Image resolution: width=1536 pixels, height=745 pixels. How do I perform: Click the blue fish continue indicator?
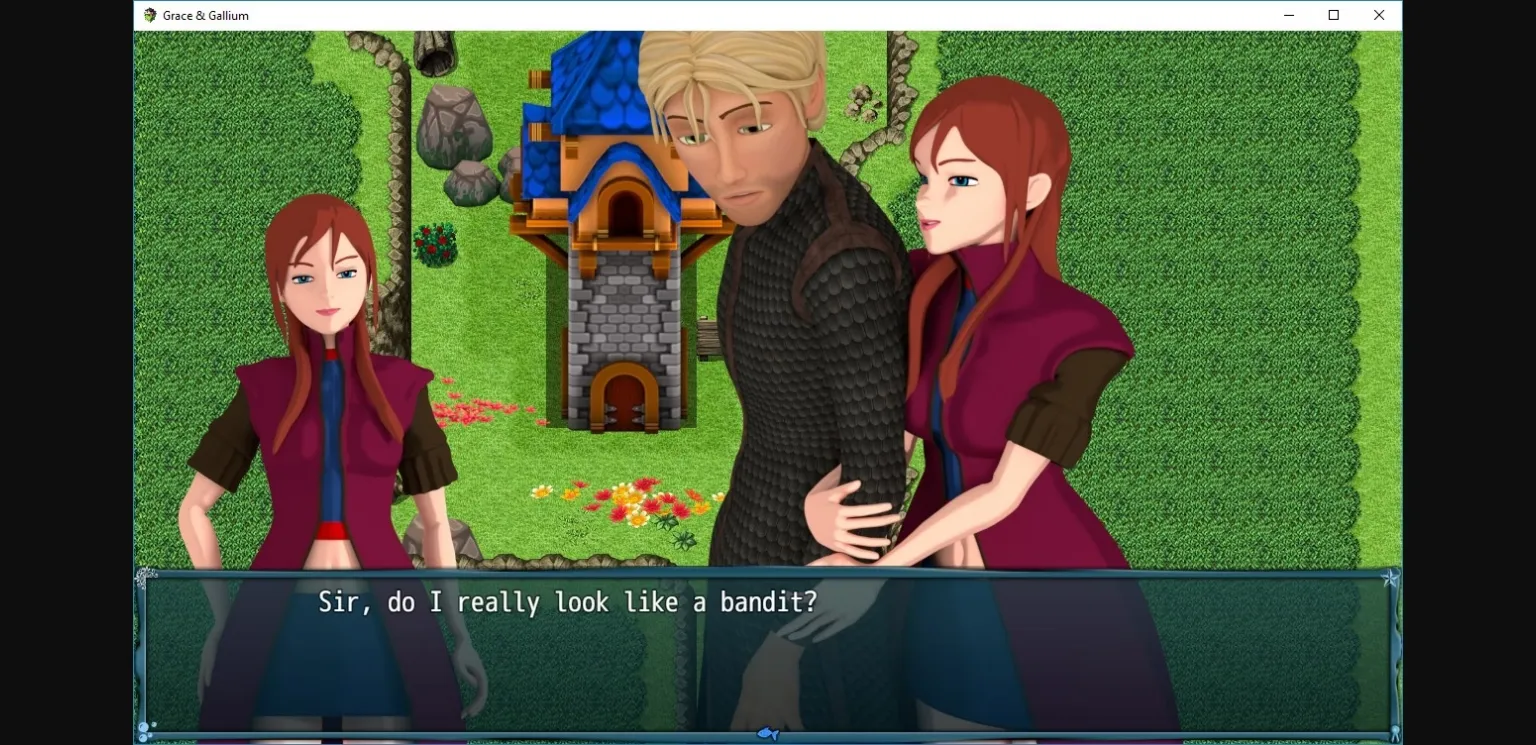[x=767, y=733]
